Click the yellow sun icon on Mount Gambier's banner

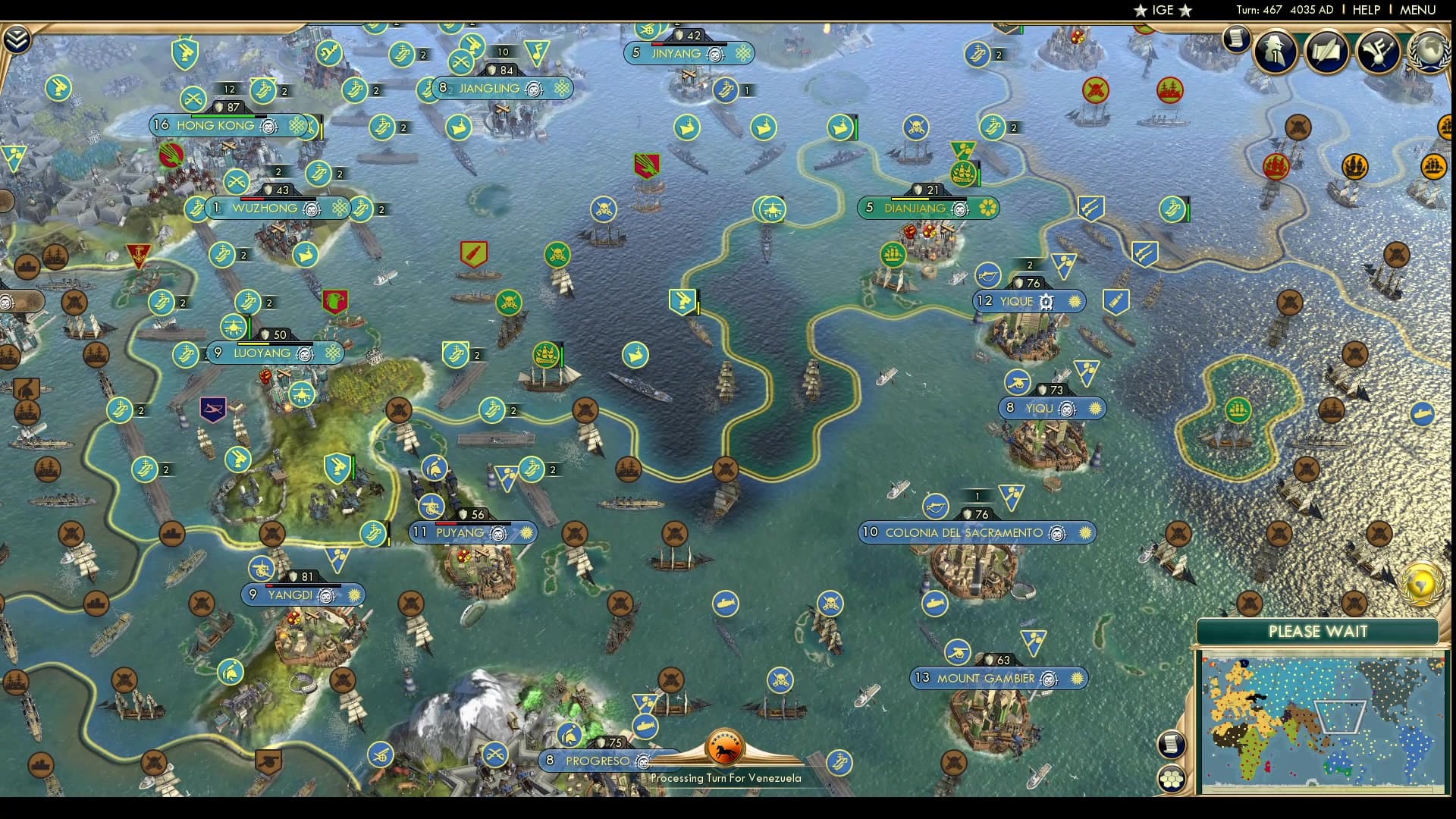1077,679
